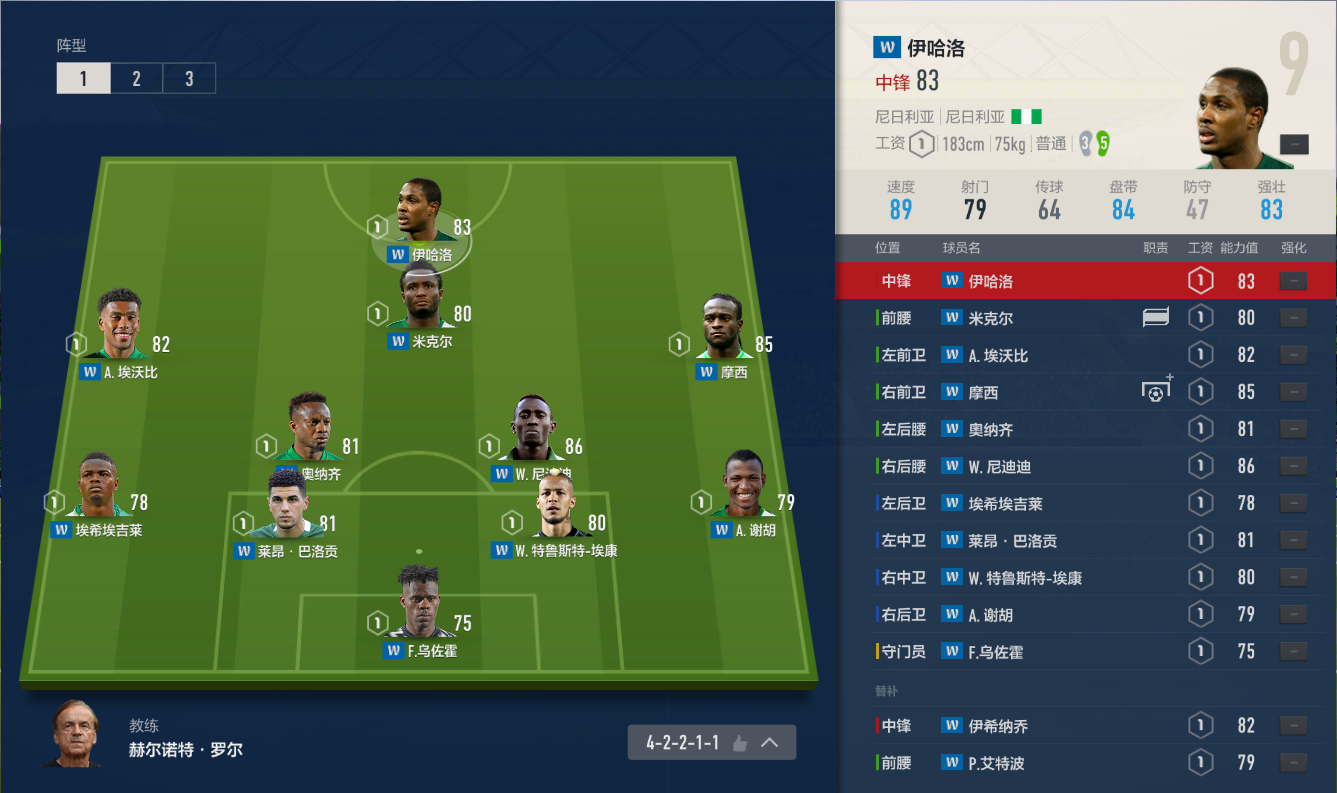Select W. 特鲁斯特-埃康 list row
This screenshot has width=1337, height=793.
click(1085, 577)
